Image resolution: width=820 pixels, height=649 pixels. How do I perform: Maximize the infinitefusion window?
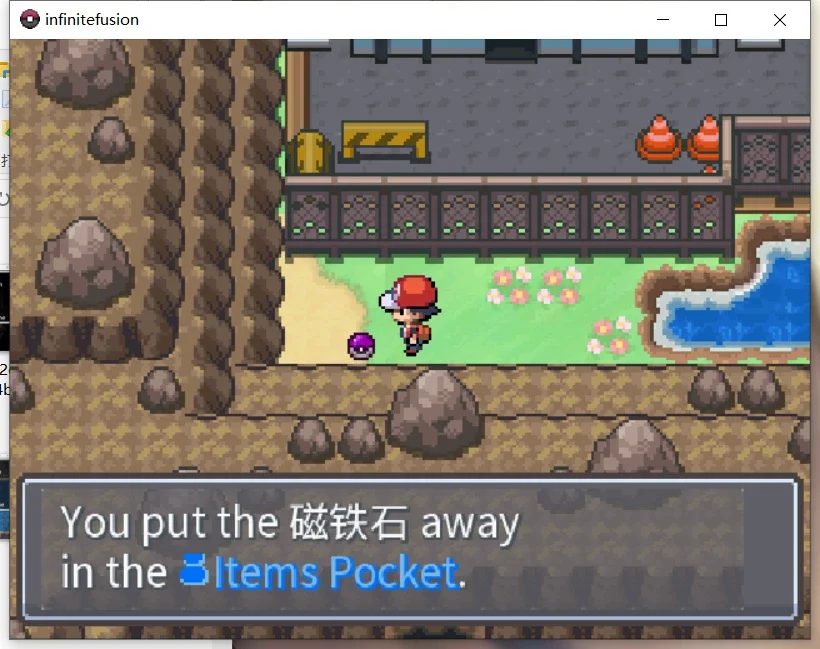pos(720,20)
